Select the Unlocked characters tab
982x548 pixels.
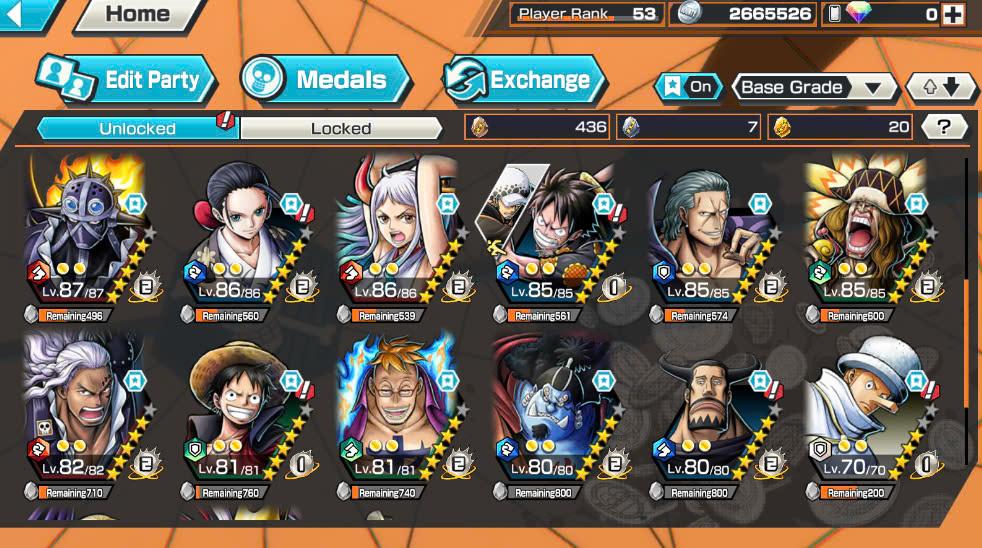137,128
